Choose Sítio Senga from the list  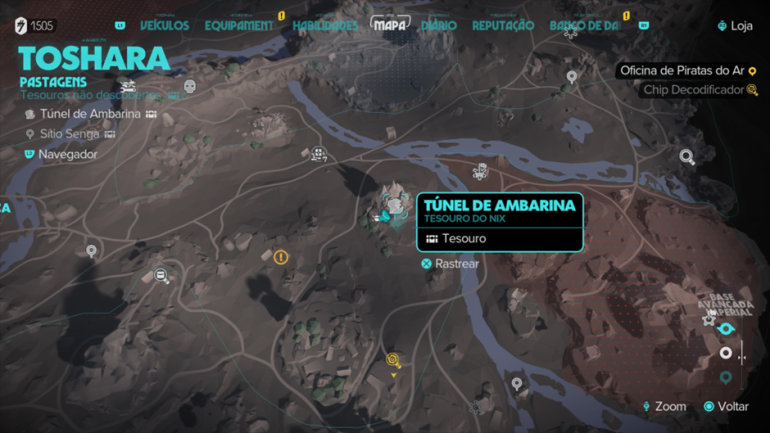coord(69,134)
